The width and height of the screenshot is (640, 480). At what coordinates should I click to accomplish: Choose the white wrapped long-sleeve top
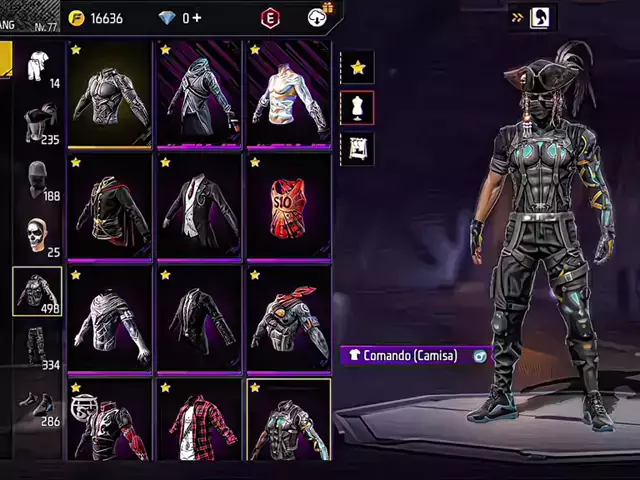[x=110, y=320]
